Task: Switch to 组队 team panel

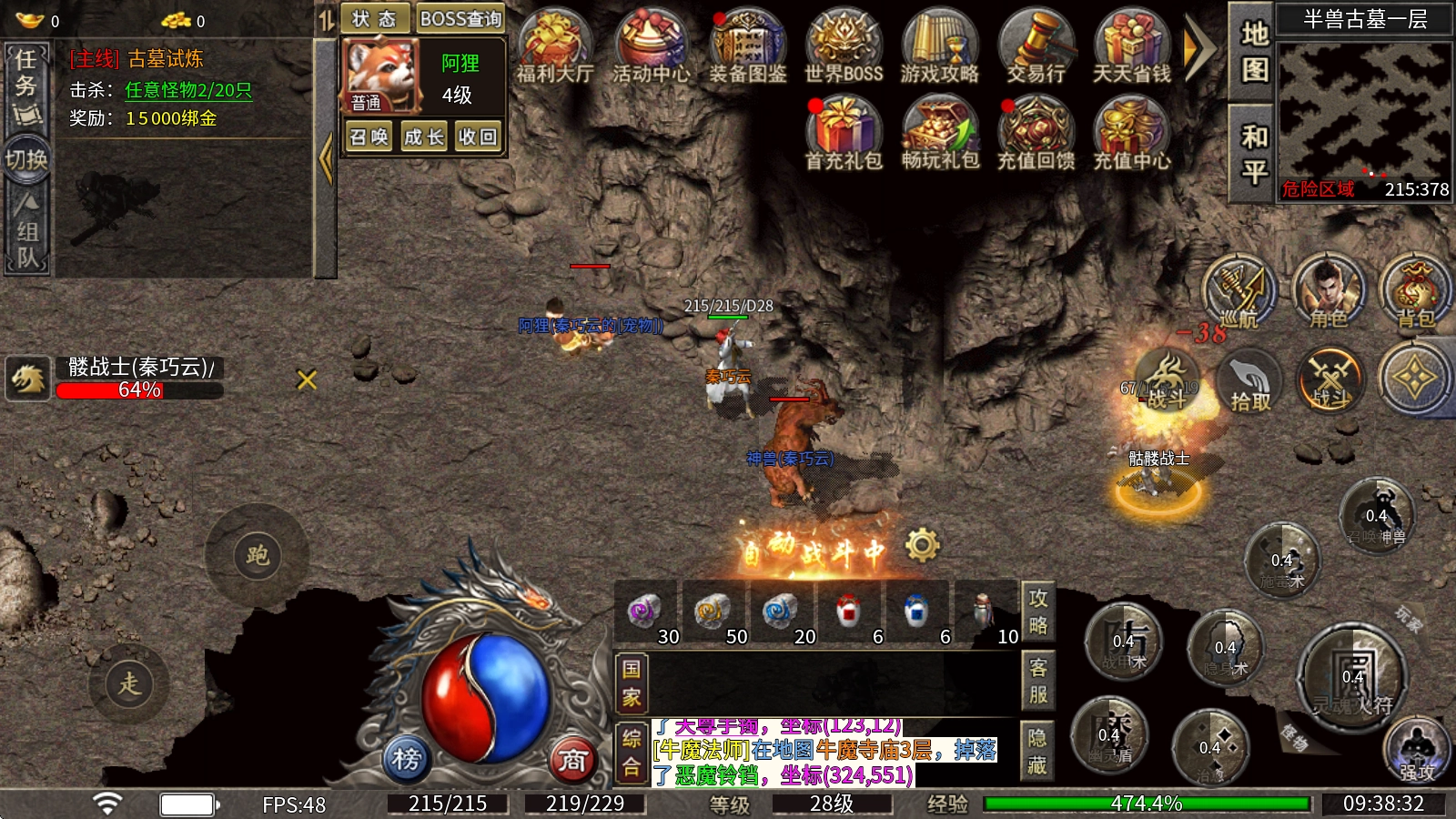Action: [x=27, y=230]
